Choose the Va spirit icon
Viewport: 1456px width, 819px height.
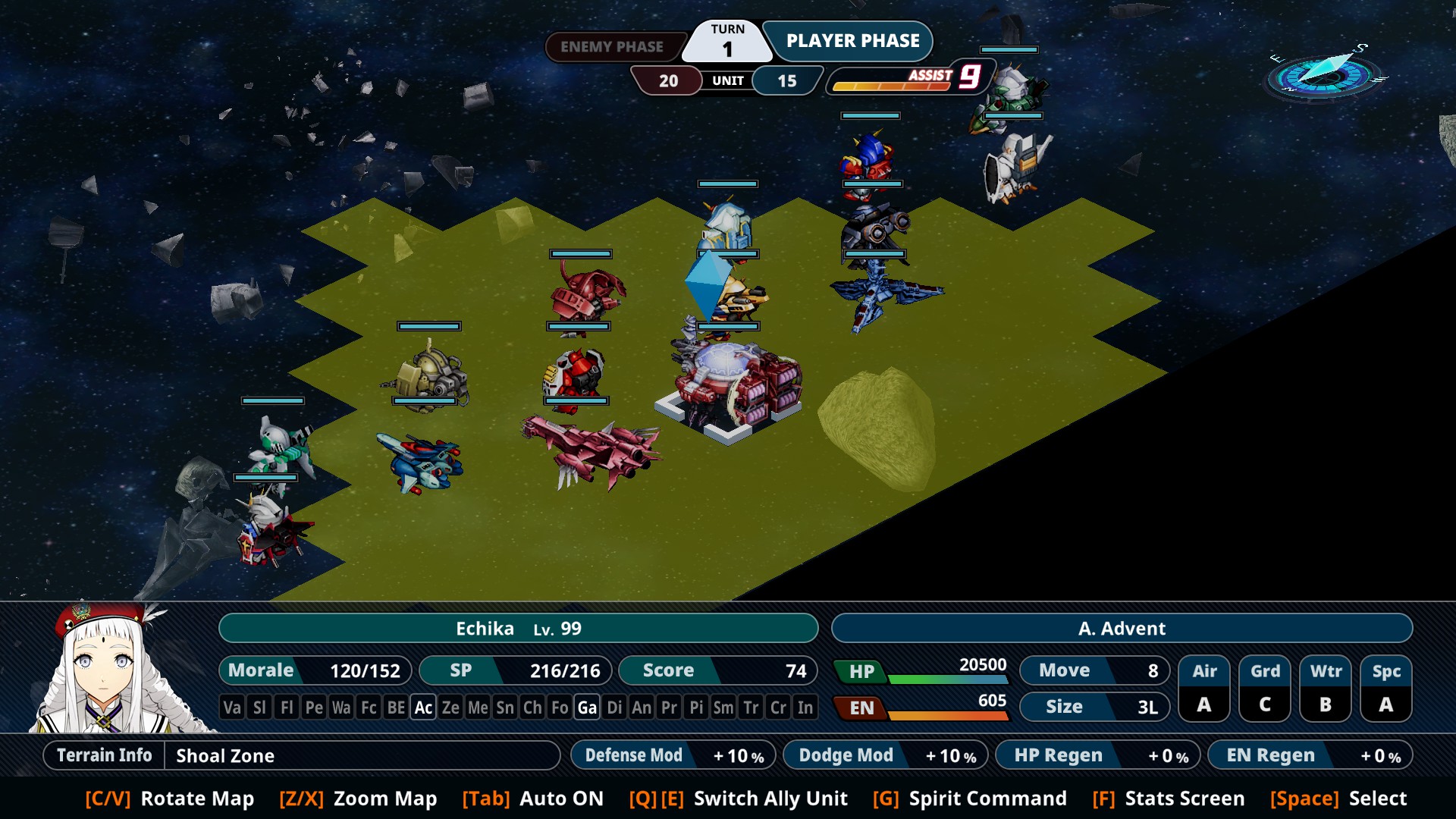coord(232,708)
